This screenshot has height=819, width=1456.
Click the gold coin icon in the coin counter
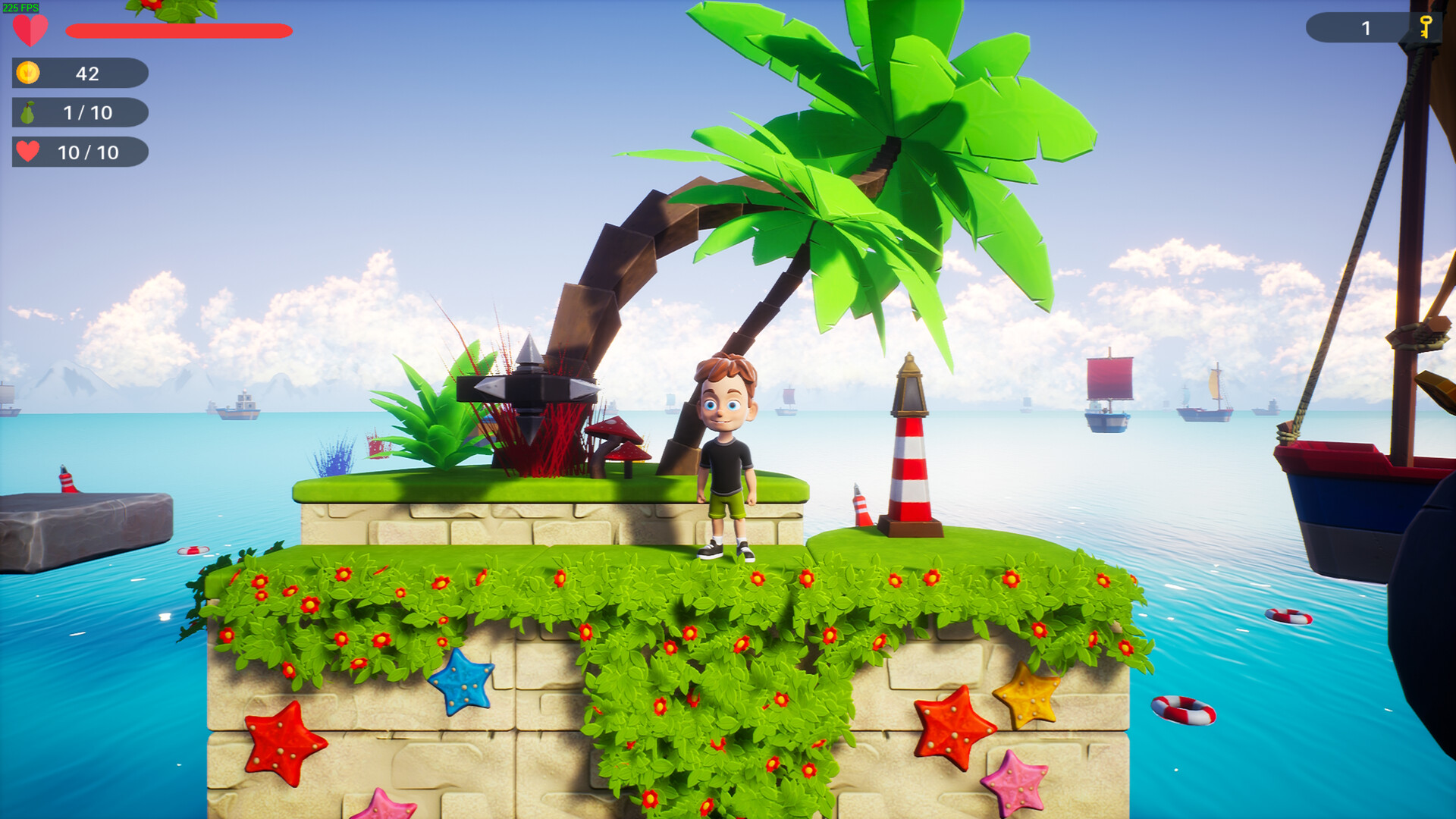coord(28,74)
